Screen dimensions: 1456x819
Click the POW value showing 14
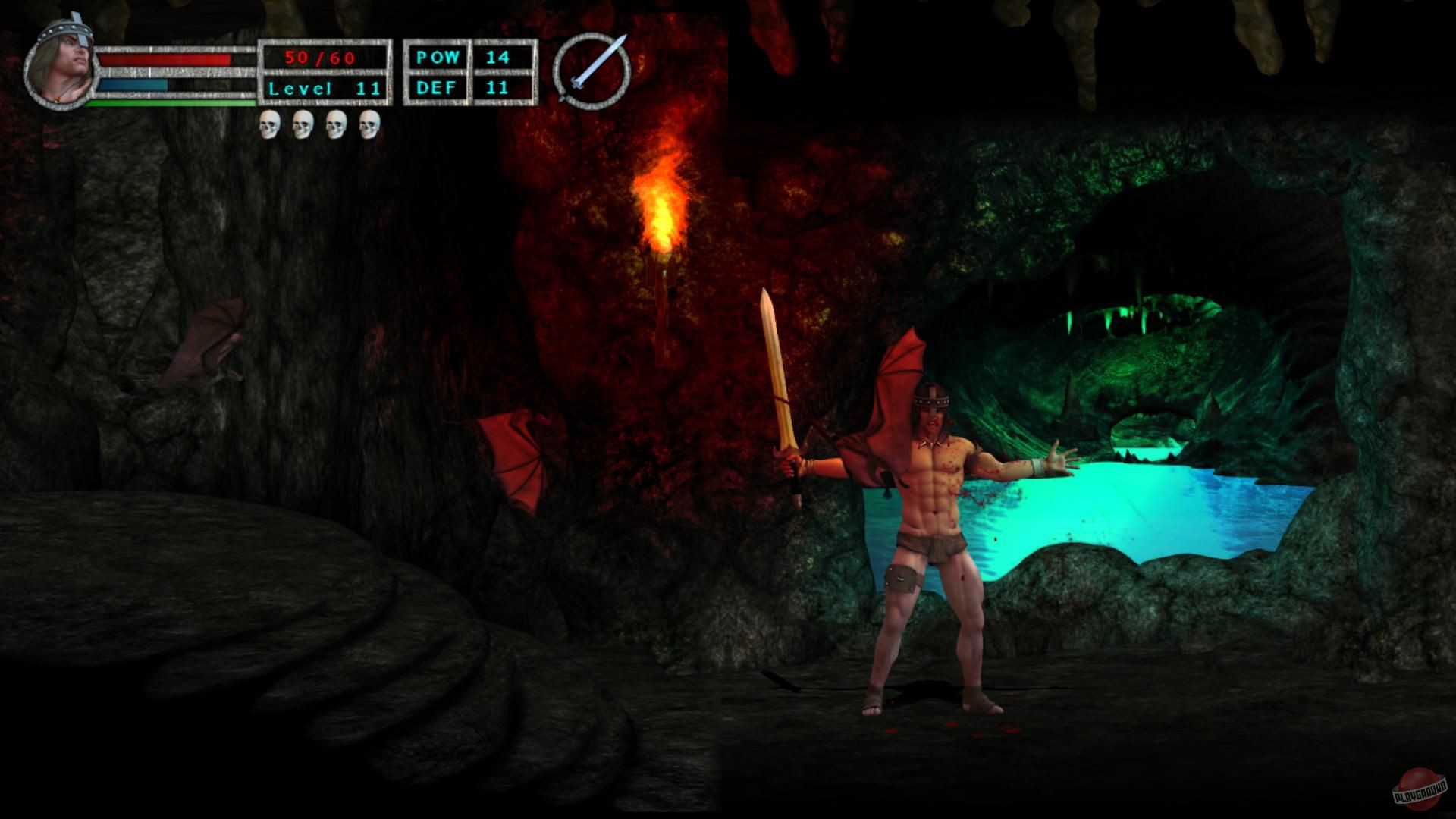coord(497,55)
